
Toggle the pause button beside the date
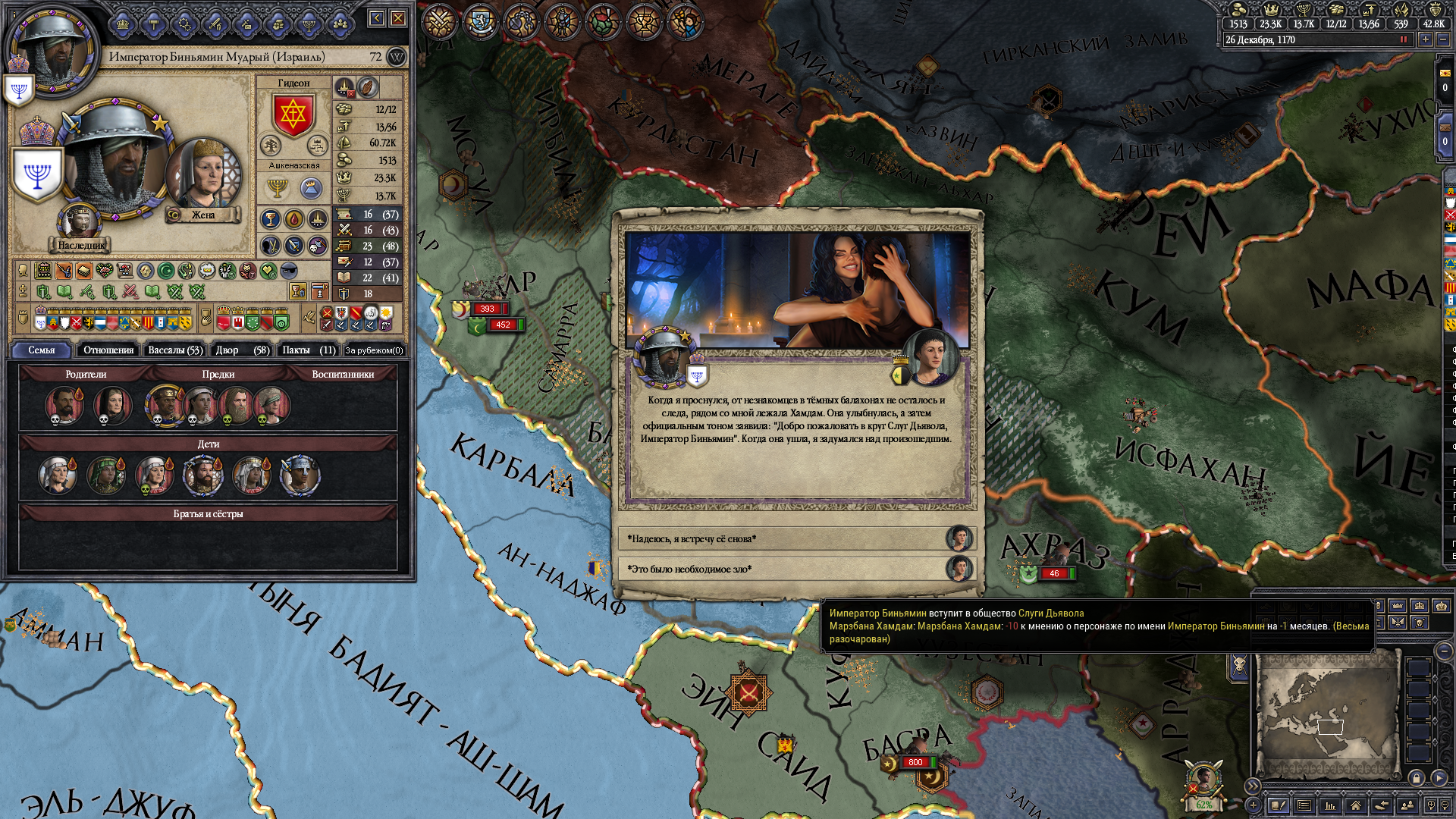pos(1404,40)
